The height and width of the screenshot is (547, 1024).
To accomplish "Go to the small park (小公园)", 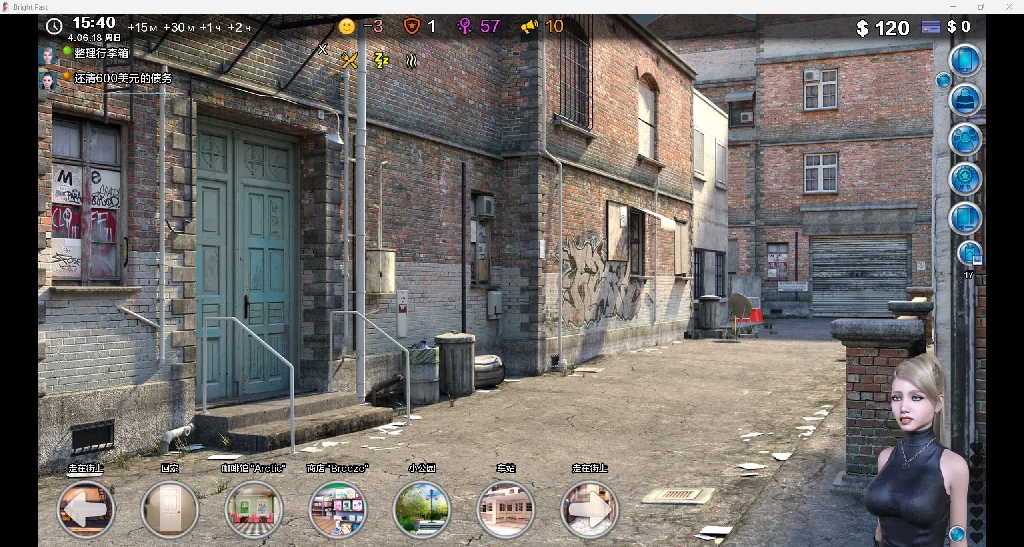I will pos(422,509).
